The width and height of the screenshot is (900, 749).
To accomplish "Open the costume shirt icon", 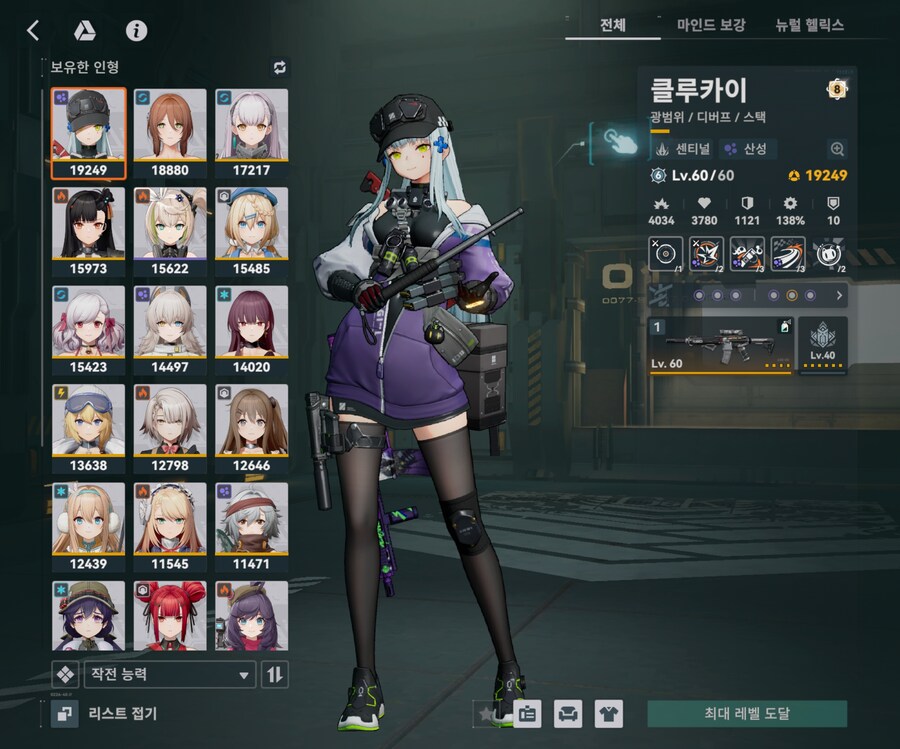I will pos(608,714).
